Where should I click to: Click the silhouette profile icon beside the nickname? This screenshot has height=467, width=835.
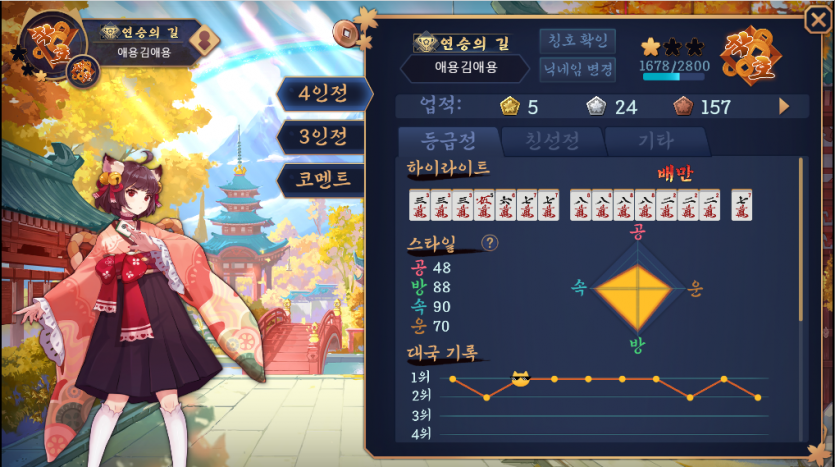click(x=207, y=39)
